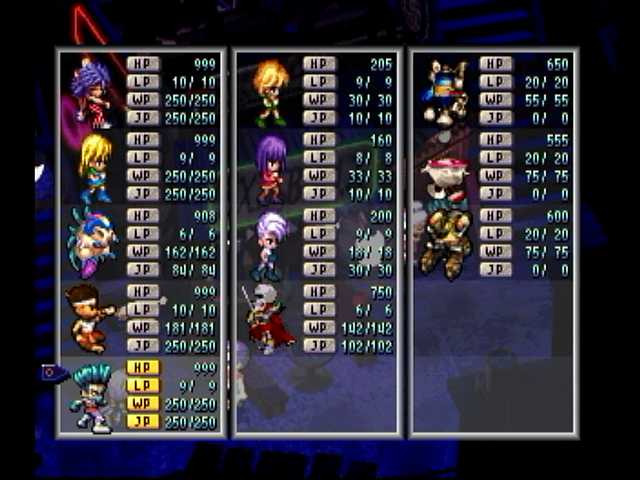
Task: Pick the lavender-haired character with 200 HP
Action: [269, 244]
